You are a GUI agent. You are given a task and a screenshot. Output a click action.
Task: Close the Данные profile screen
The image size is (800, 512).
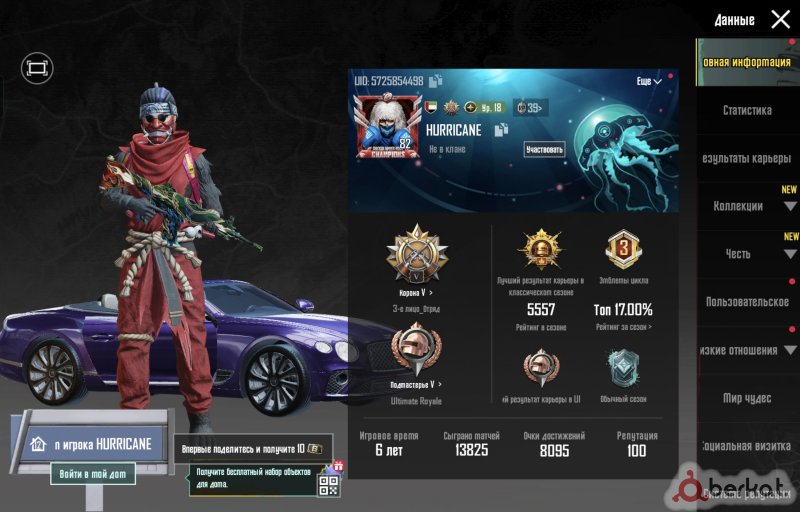tap(780, 19)
